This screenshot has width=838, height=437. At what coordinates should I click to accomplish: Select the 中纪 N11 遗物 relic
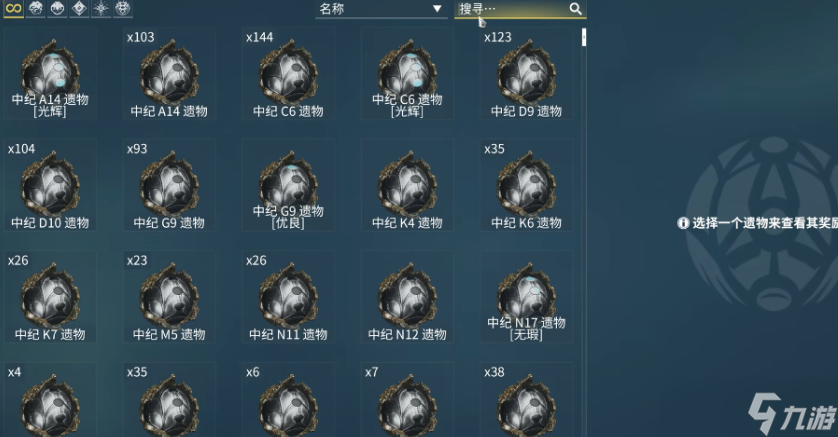point(288,296)
